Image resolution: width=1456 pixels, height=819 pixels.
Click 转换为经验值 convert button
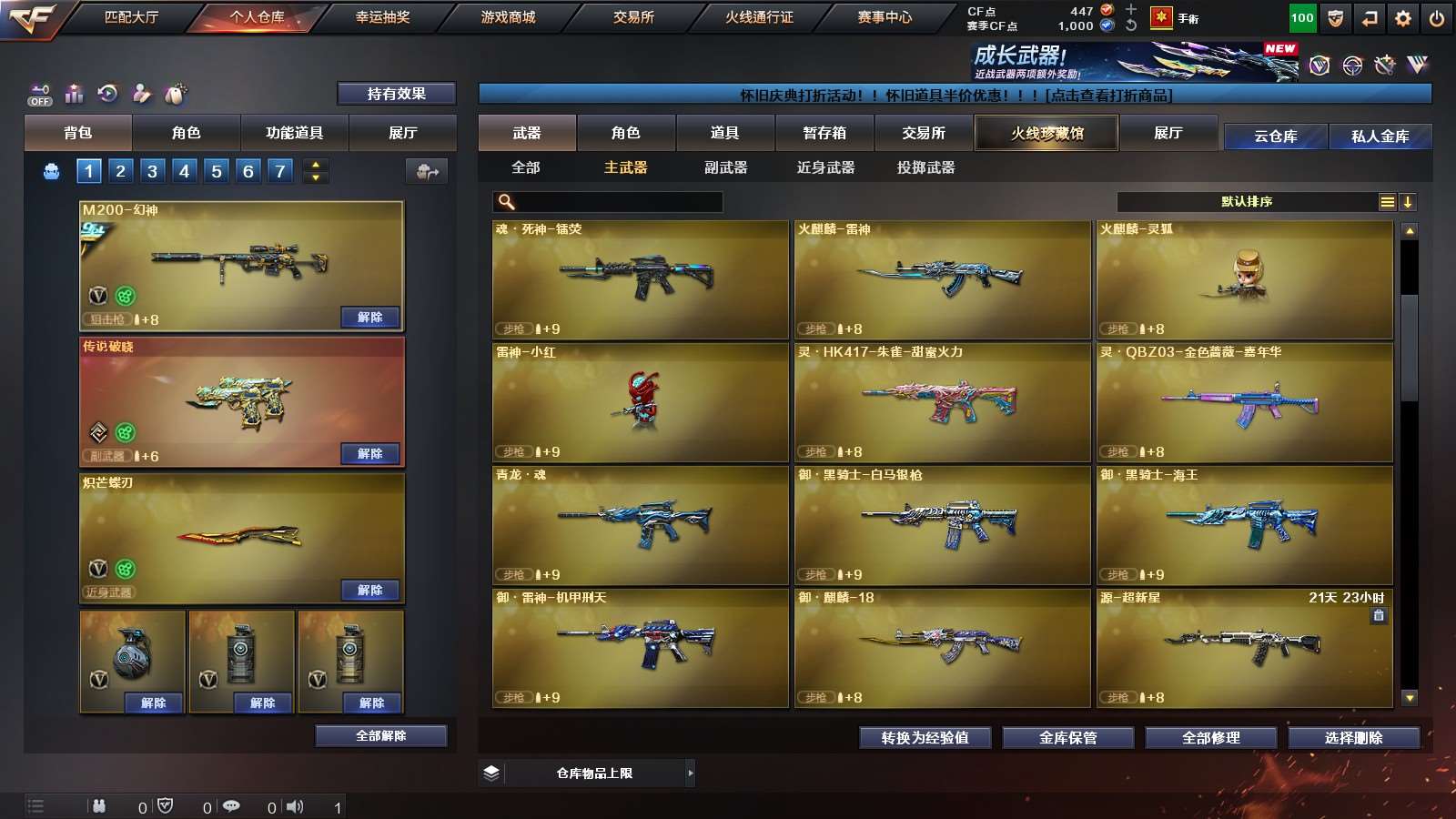pos(925,738)
